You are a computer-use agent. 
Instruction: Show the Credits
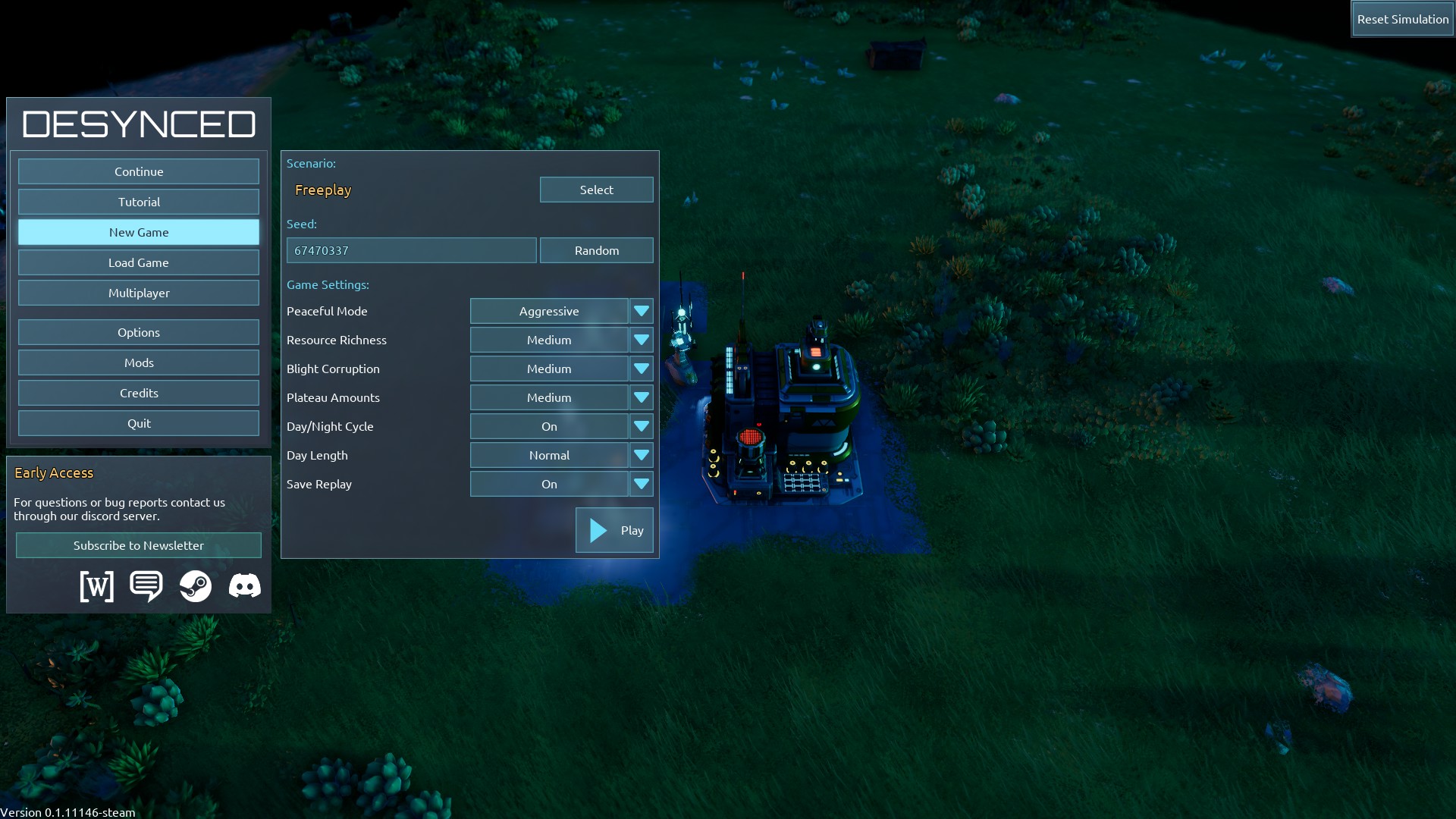pos(139,393)
